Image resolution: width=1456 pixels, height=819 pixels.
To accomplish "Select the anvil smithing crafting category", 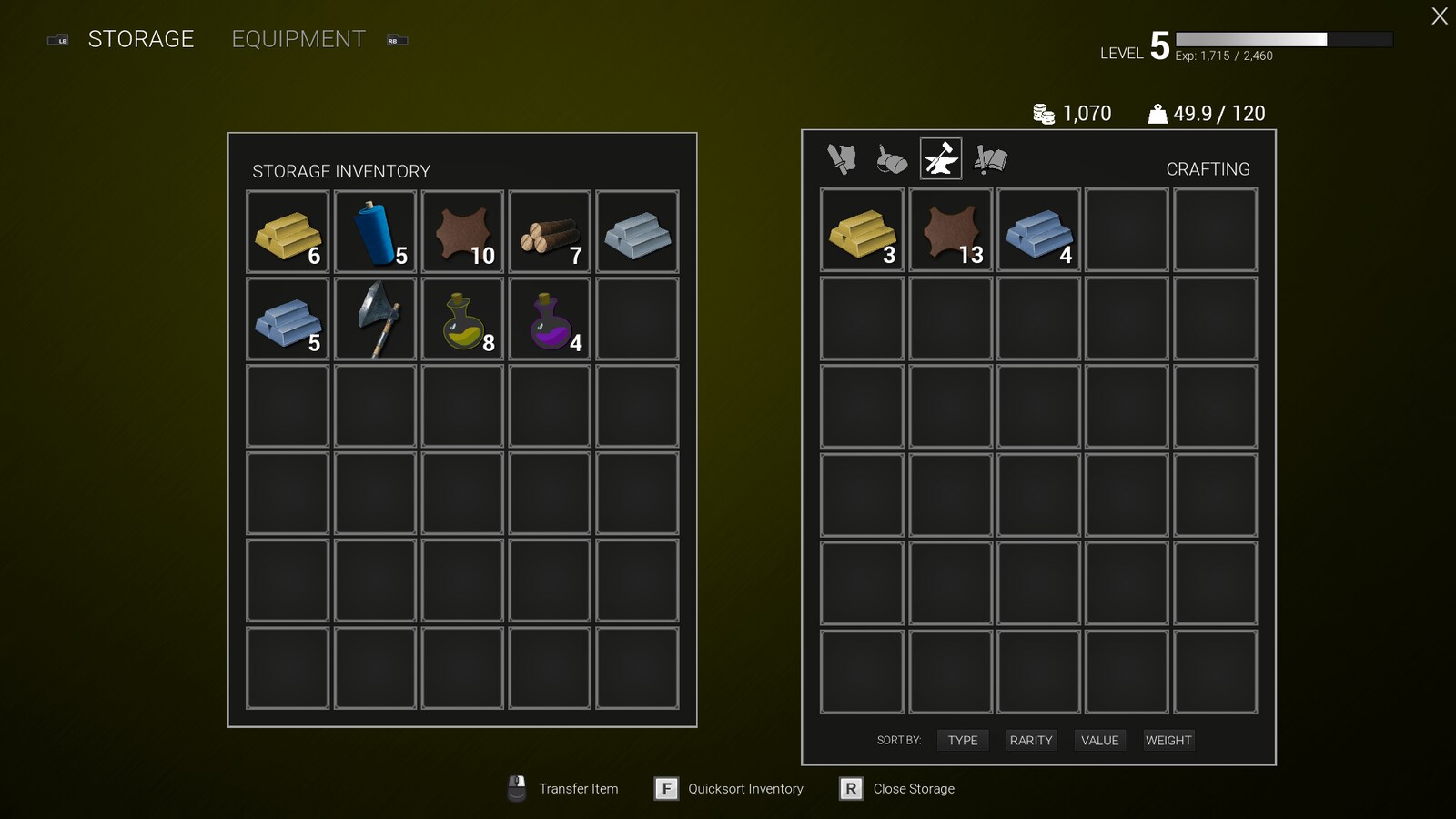I will (x=940, y=157).
